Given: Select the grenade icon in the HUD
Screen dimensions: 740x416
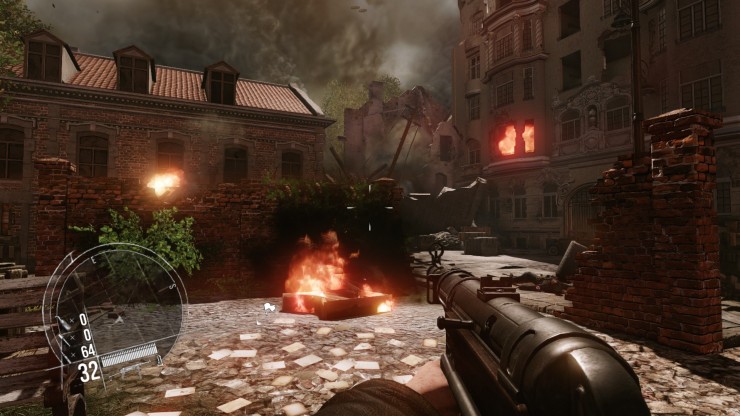Looking at the screenshot, I should (x=61, y=321).
